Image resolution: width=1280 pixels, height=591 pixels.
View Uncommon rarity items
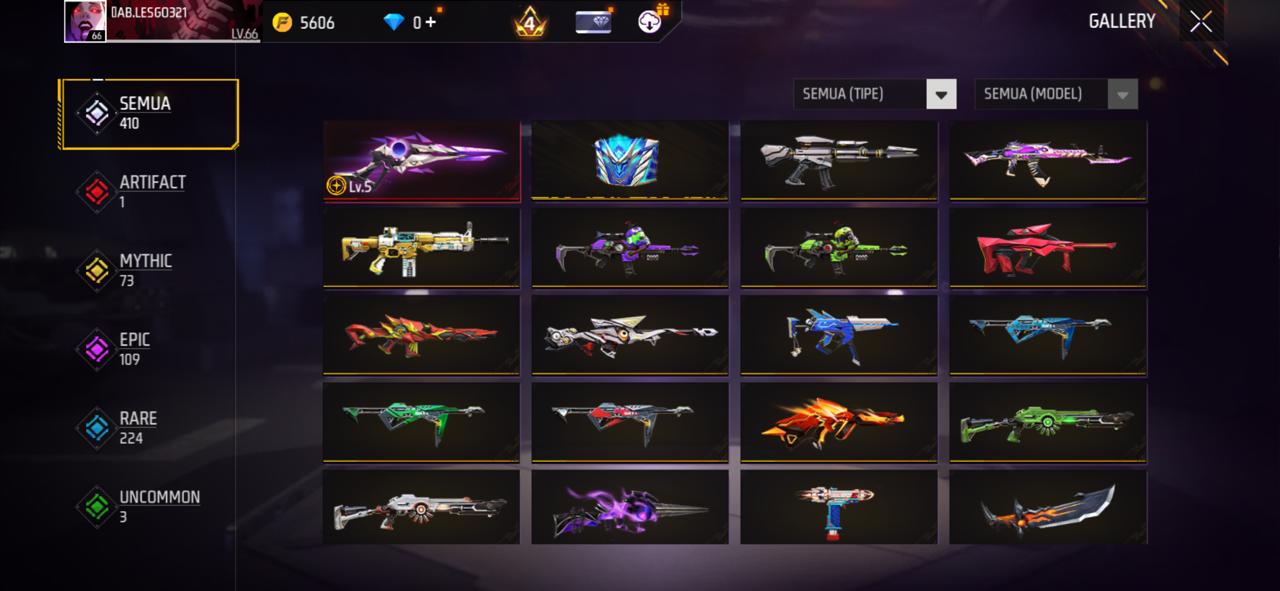pyautogui.click(x=157, y=506)
